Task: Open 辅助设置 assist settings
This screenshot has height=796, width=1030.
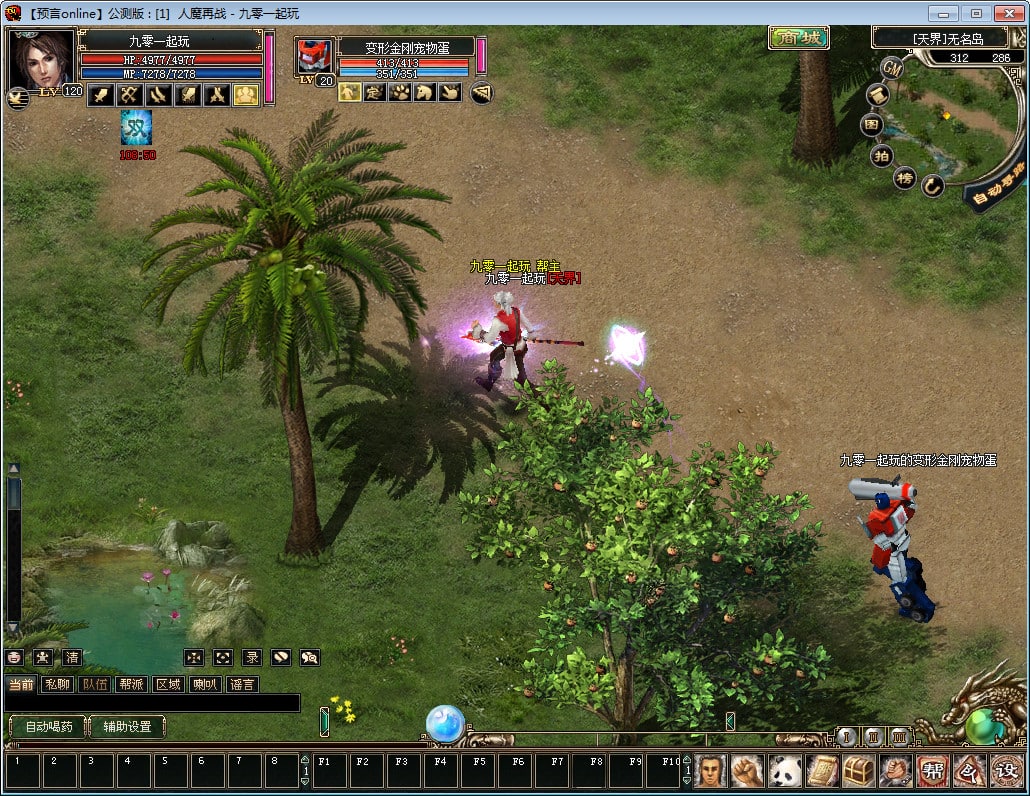Action: pos(127,727)
